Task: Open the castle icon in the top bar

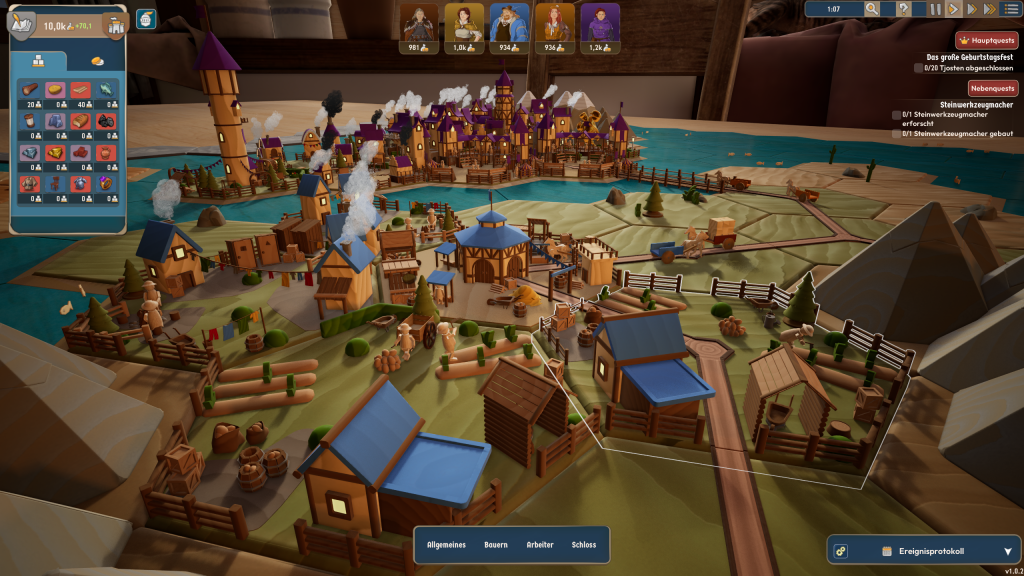Action: coord(116,25)
